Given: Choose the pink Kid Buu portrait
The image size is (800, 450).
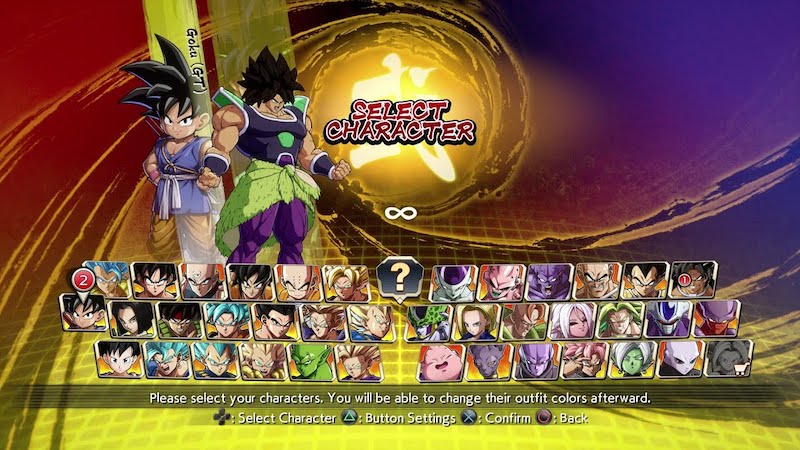Looking at the screenshot, I should click(x=501, y=283).
